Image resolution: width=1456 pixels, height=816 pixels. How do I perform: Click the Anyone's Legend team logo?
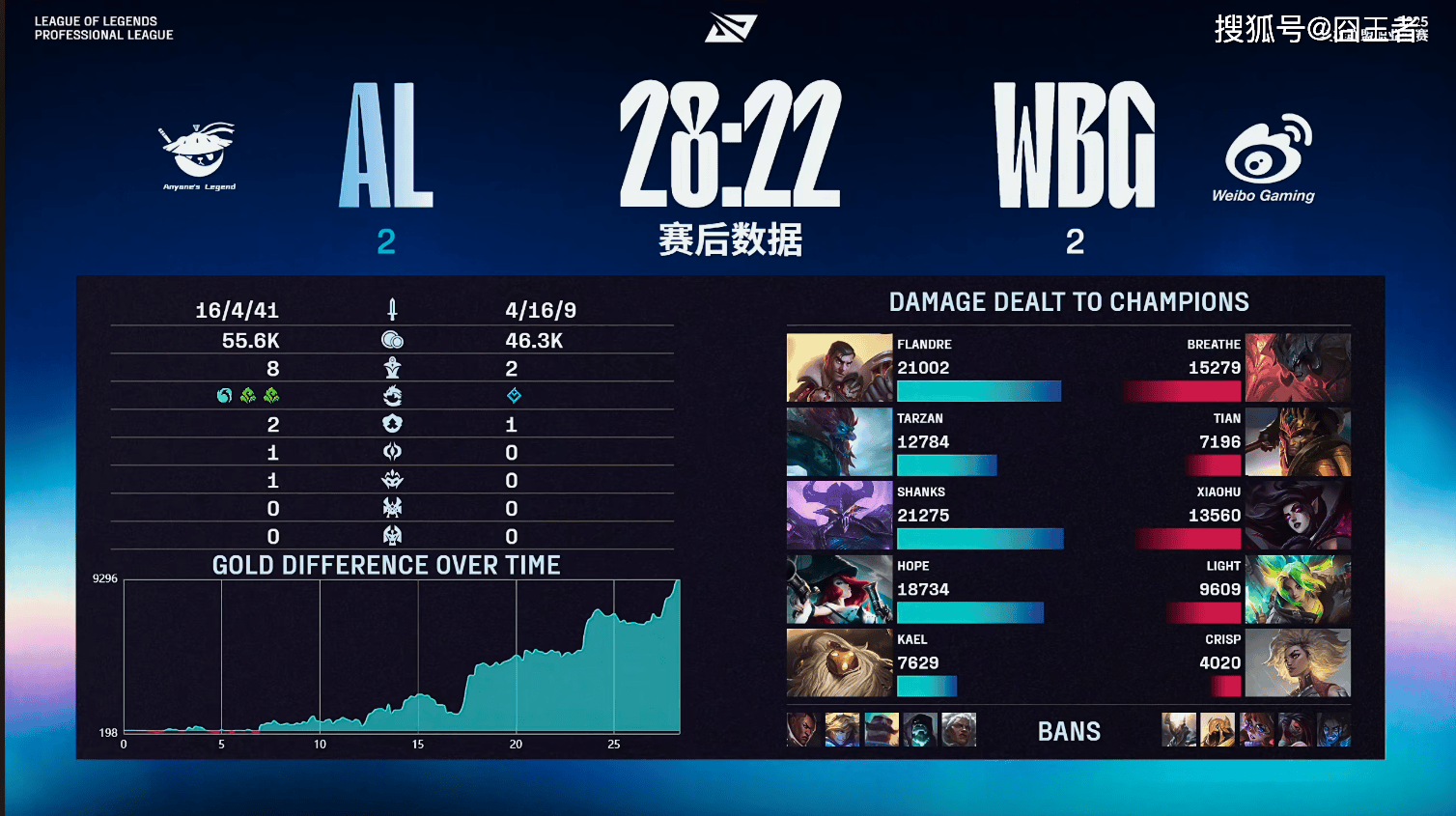[199, 155]
